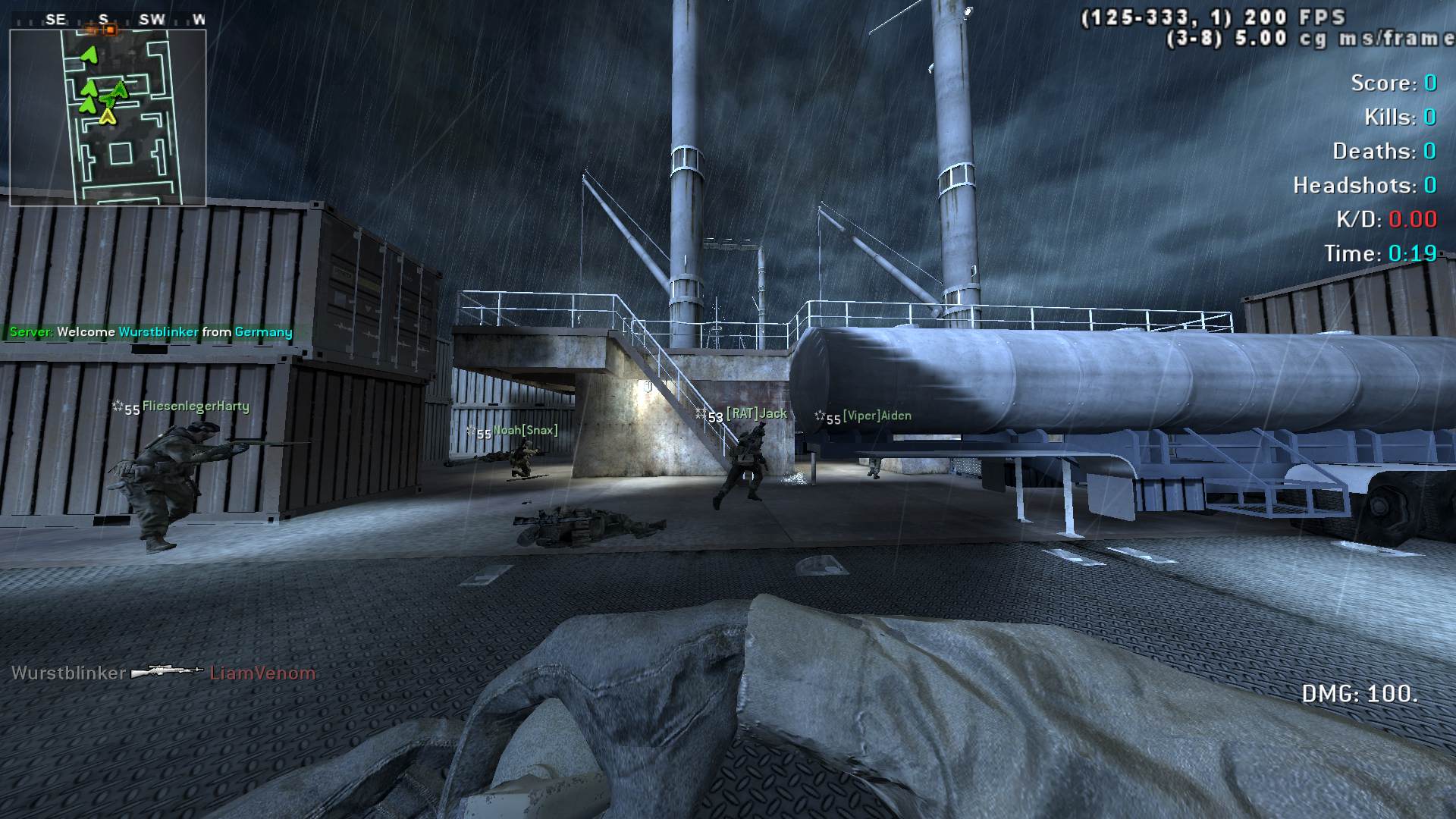Click the compass heading strip above the minimap
Image resolution: width=1456 pixels, height=819 pixels.
108,20
